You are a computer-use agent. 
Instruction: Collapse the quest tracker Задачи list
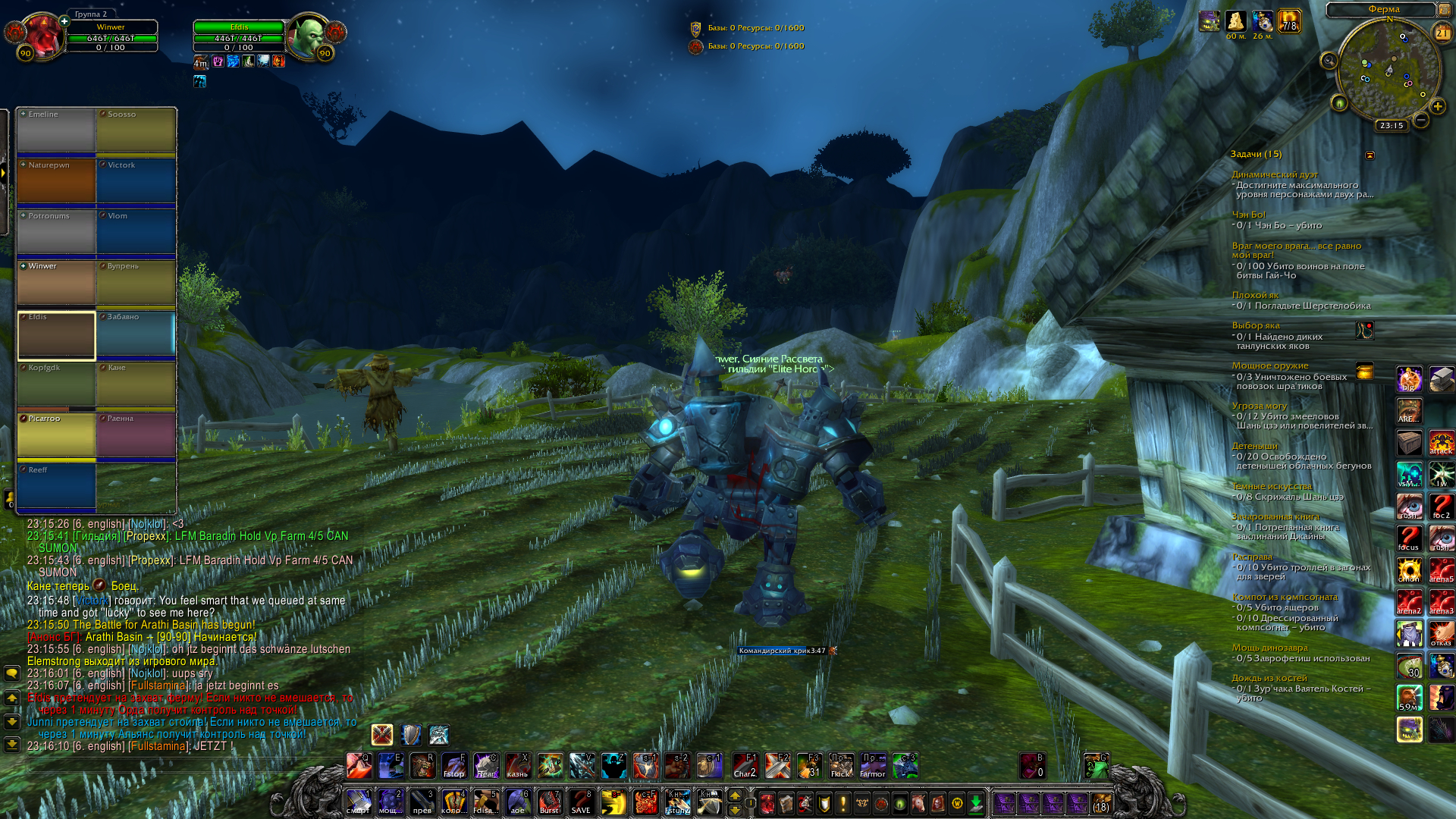click(1370, 155)
